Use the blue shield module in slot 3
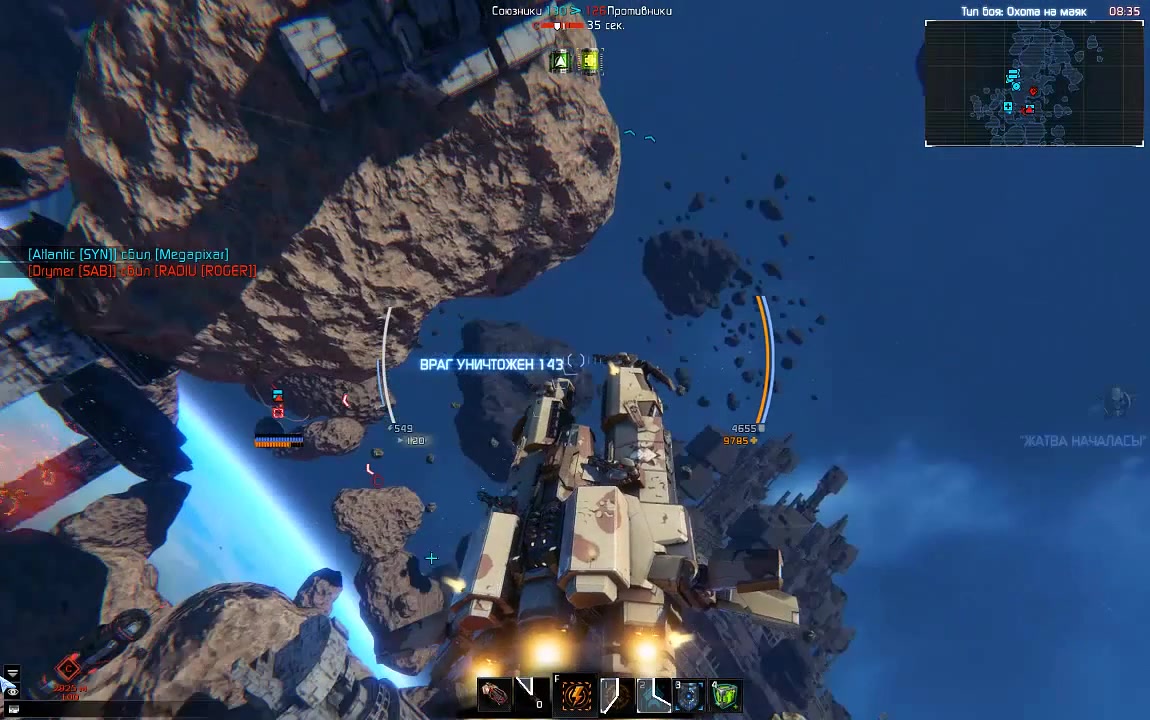This screenshot has width=1150, height=720. click(690, 695)
